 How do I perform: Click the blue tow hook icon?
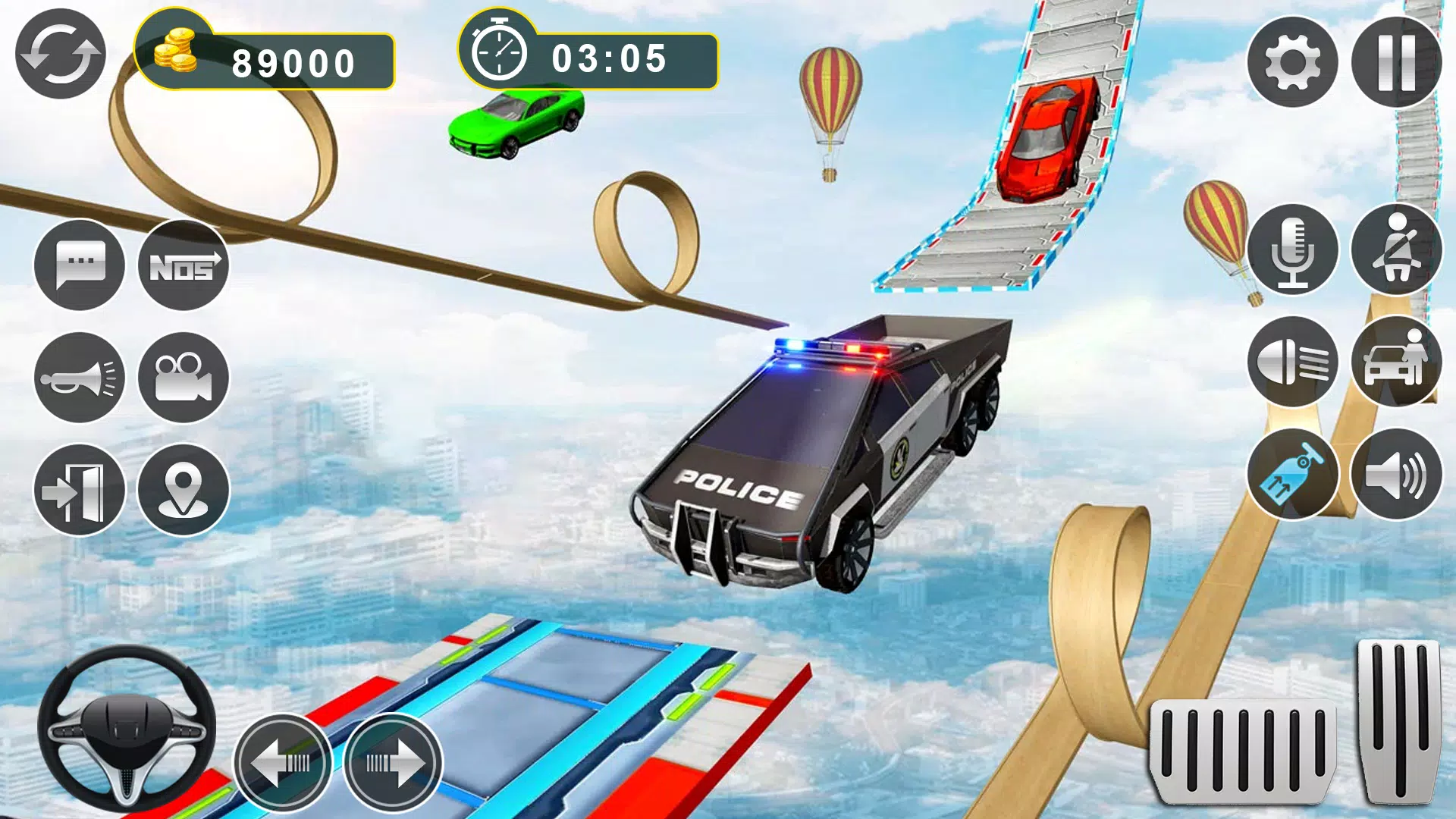[x=1292, y=475]
